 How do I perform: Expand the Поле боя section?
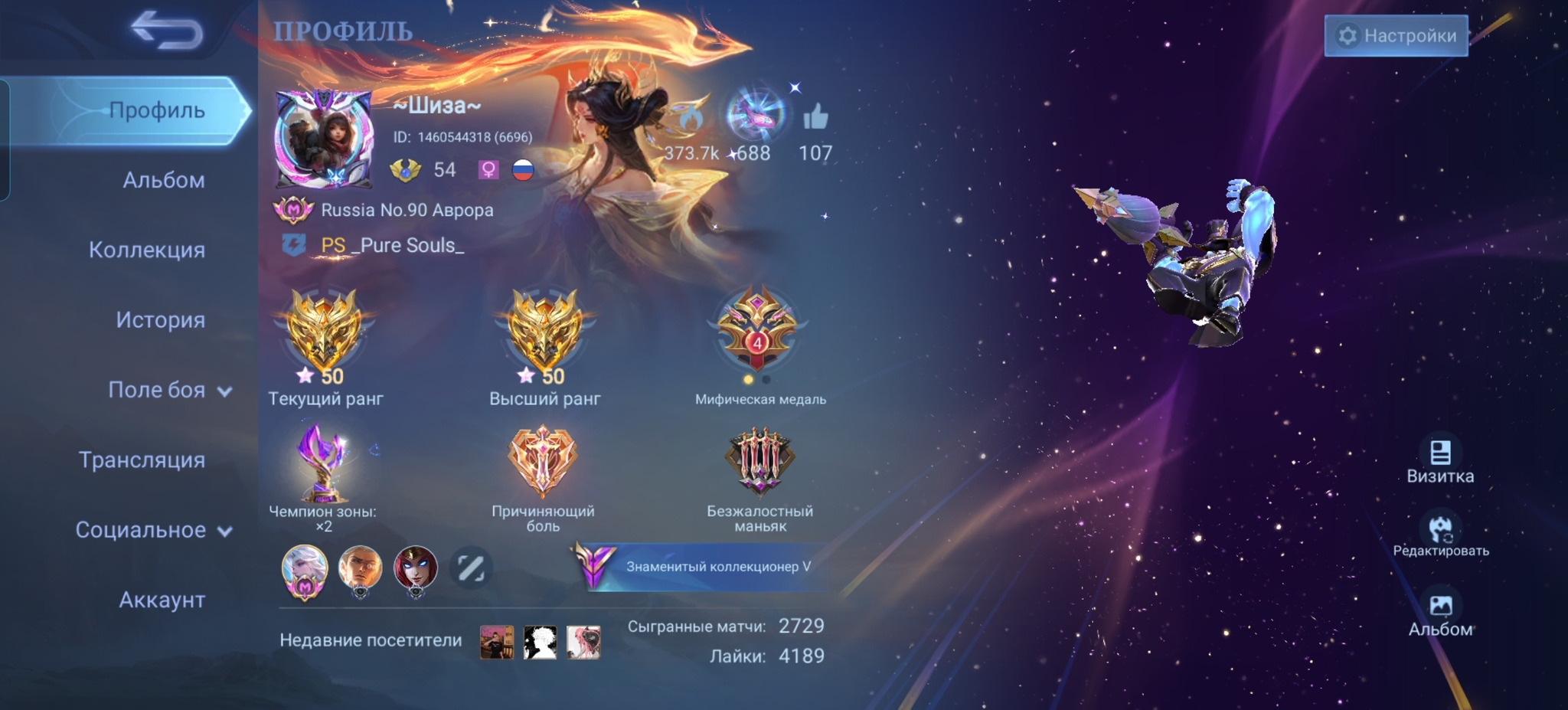click(168, 390)
